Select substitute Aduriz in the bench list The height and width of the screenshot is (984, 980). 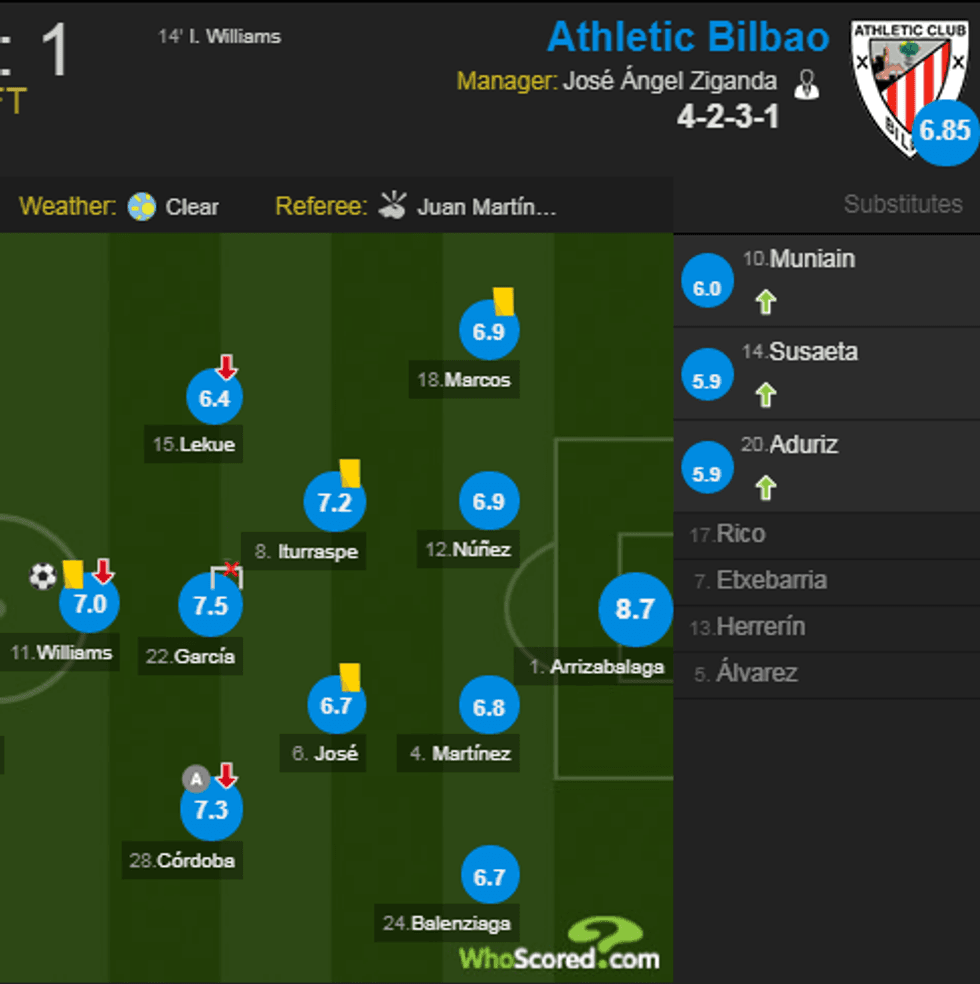pos(803,445)
